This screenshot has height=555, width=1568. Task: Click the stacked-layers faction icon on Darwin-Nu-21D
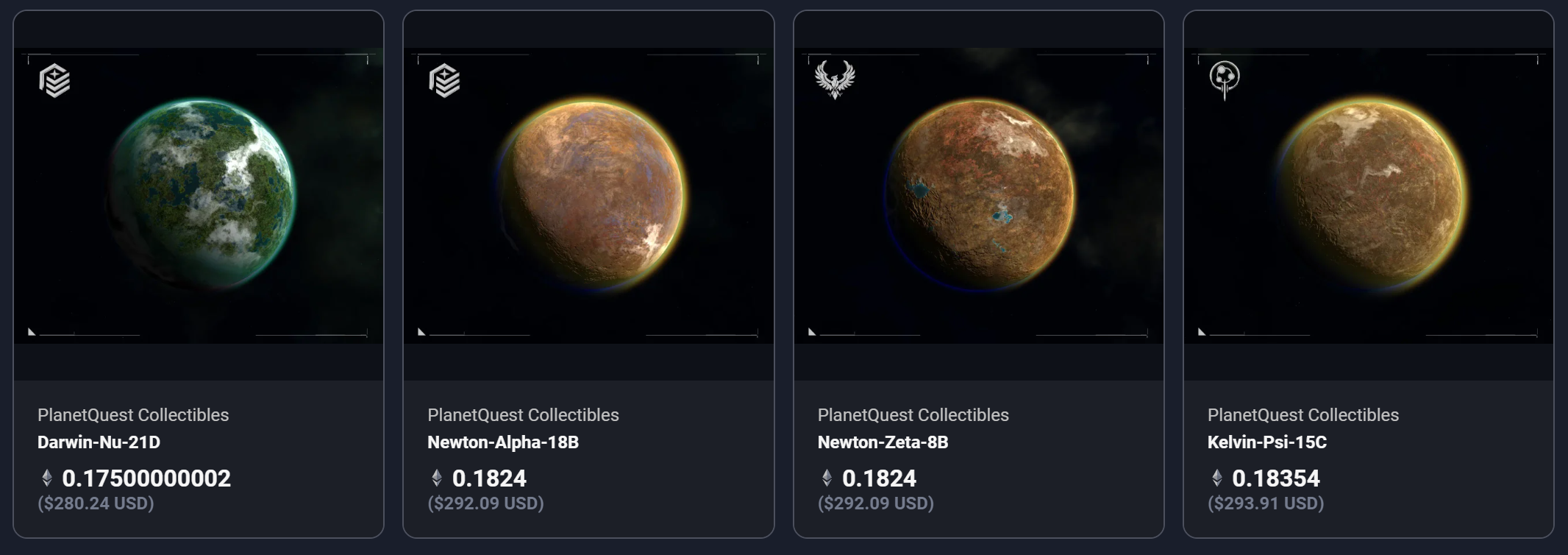(x=54, y=80)
